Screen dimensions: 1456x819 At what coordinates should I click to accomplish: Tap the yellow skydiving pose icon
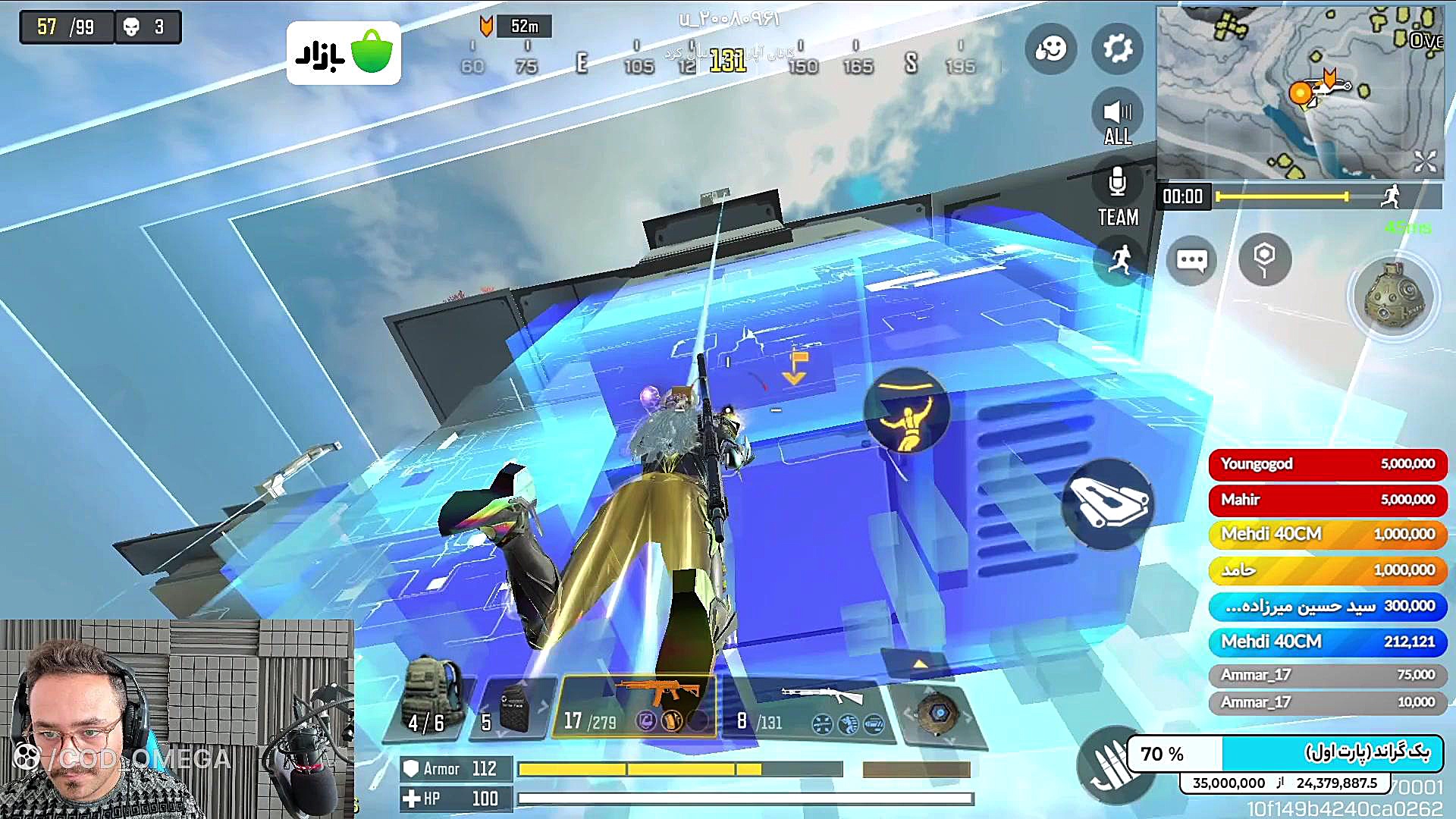(x=907, y=410)
